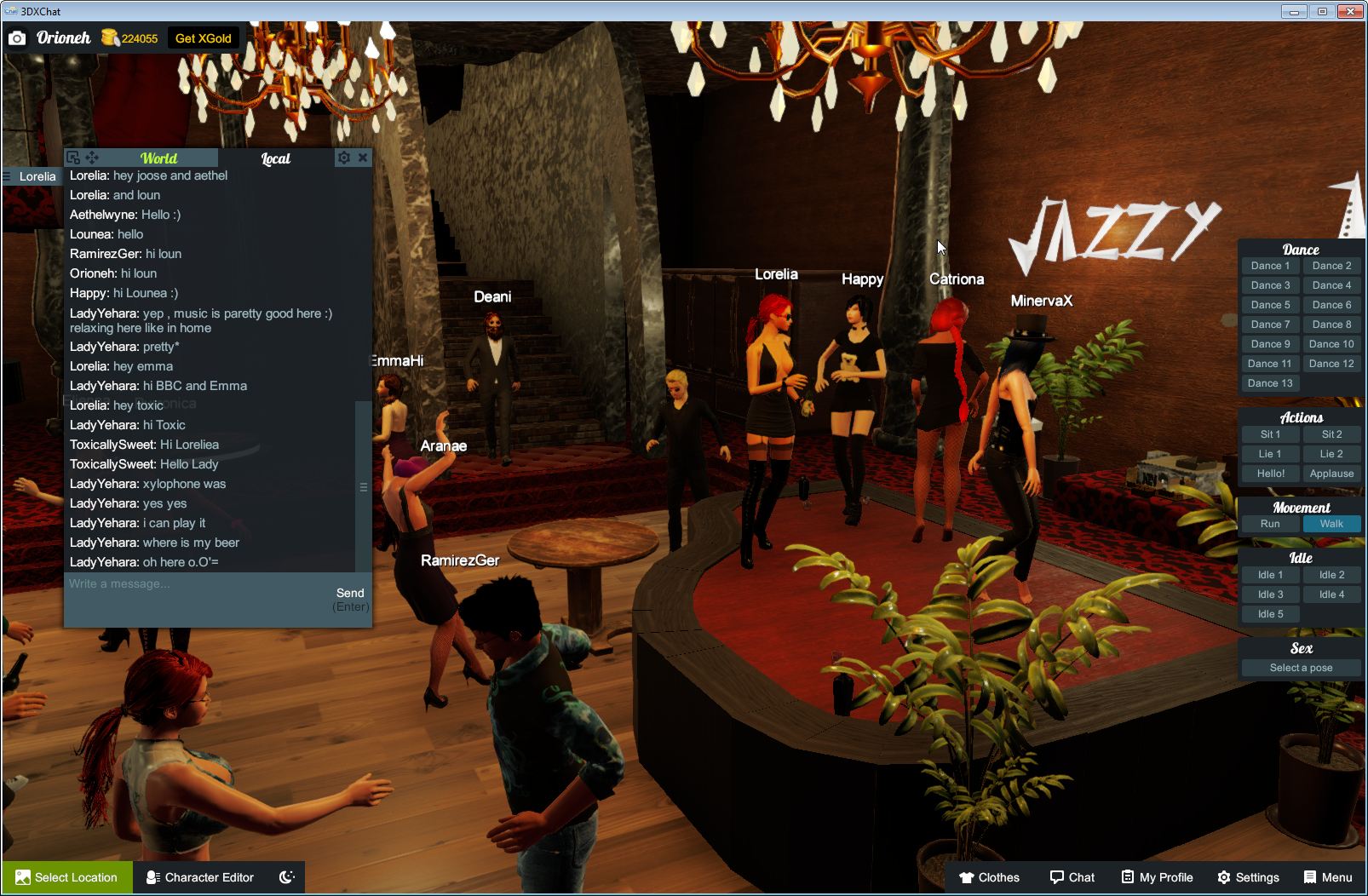
Task: Switch to the World chat tab
Action: pyautogui.click(x=161, y=158)
